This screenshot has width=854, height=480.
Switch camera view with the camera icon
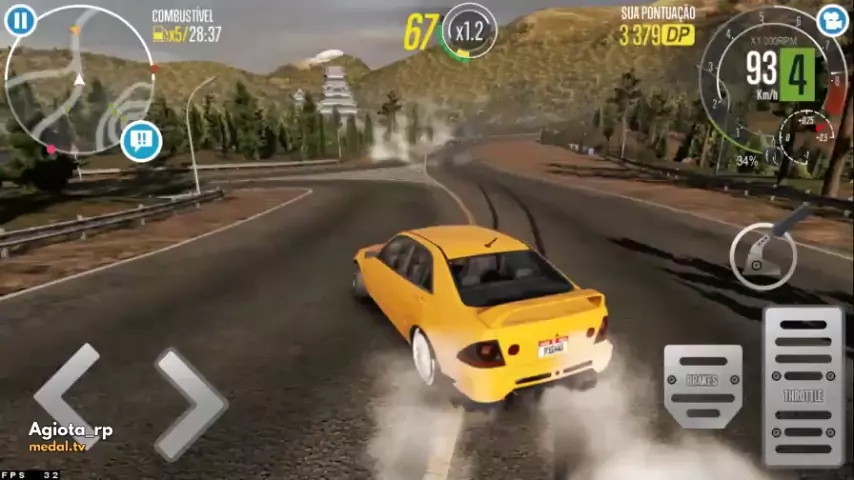831,20
